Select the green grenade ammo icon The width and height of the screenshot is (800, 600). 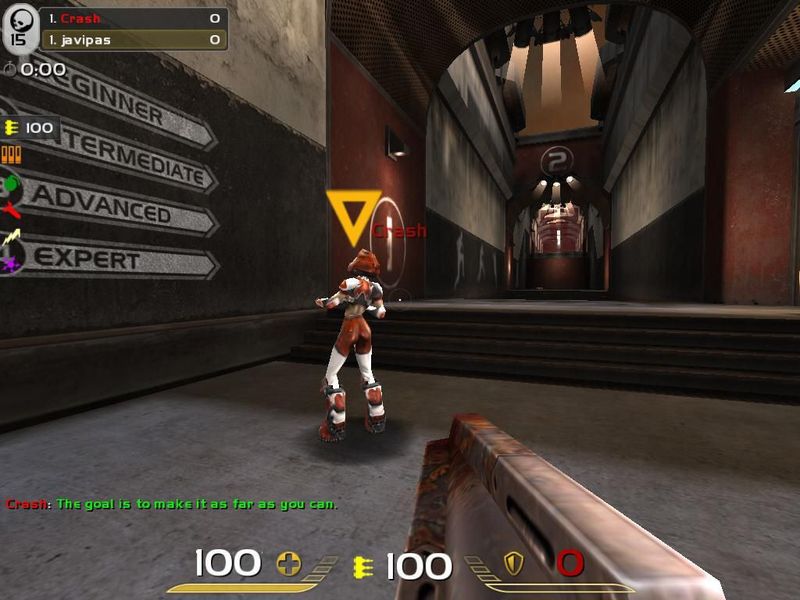click(11, 184)
